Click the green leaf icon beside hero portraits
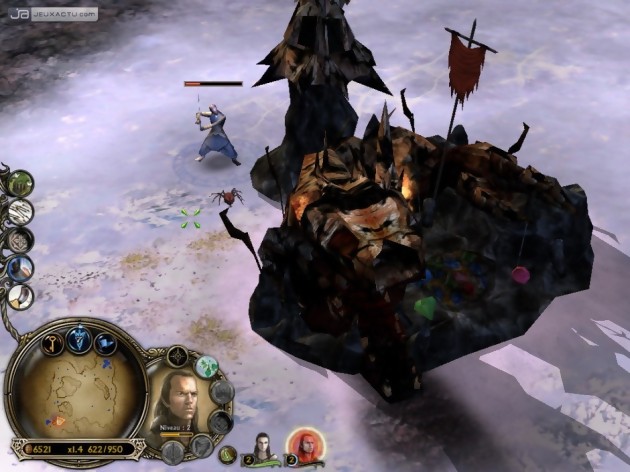Image resolution: width=630 pixels, height=472 pixels. pyautogui.click(x=229, y=454)
